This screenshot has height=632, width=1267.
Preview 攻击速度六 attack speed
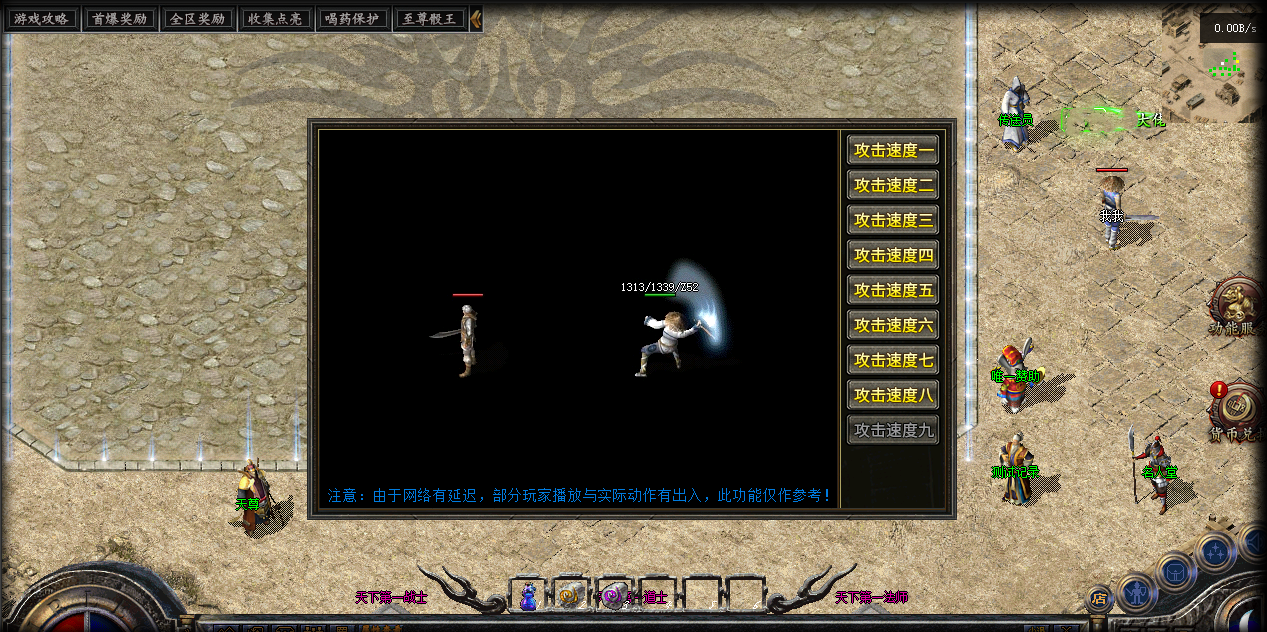893,326
